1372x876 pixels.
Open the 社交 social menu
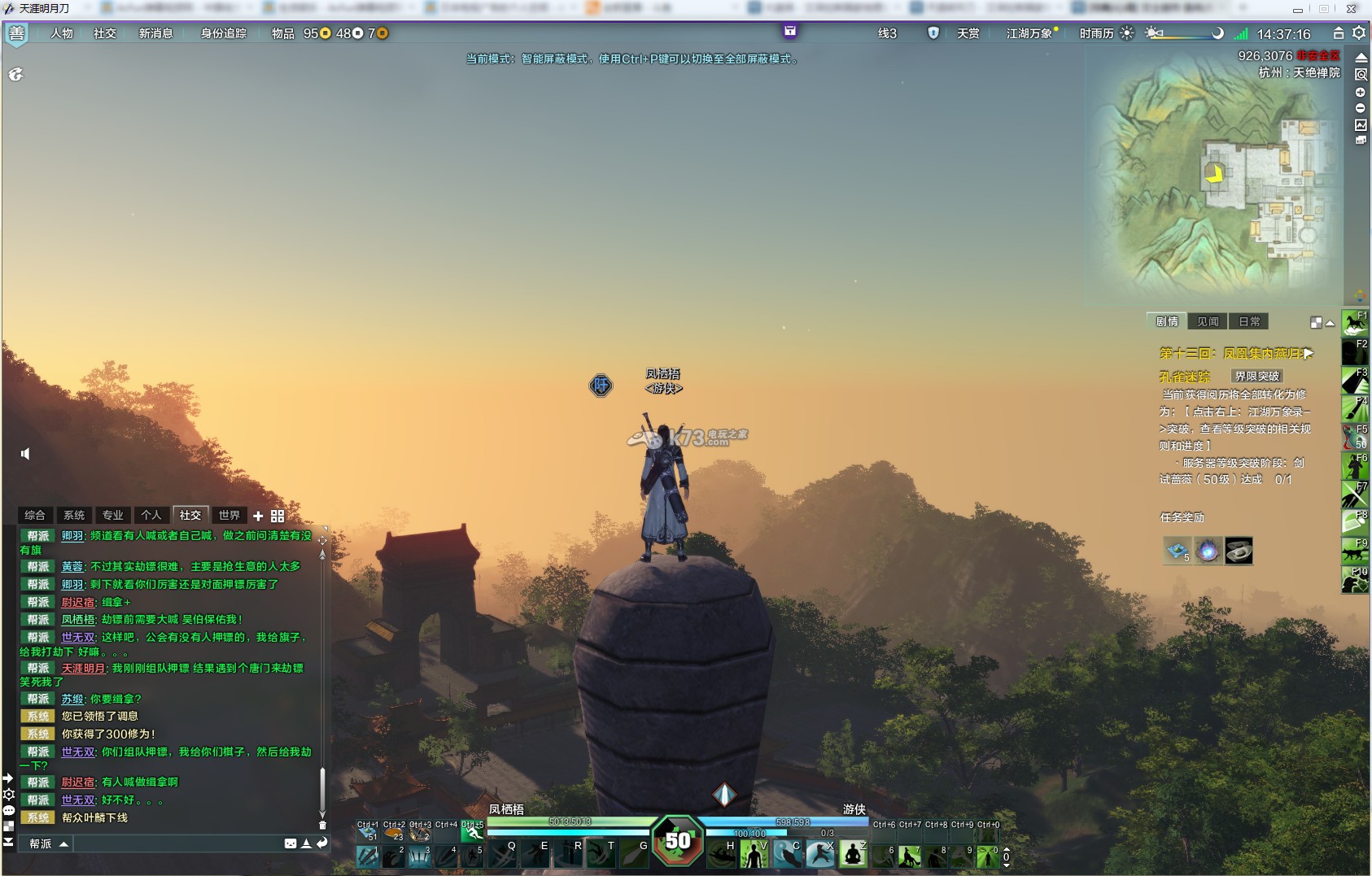[x=105, y=33]
